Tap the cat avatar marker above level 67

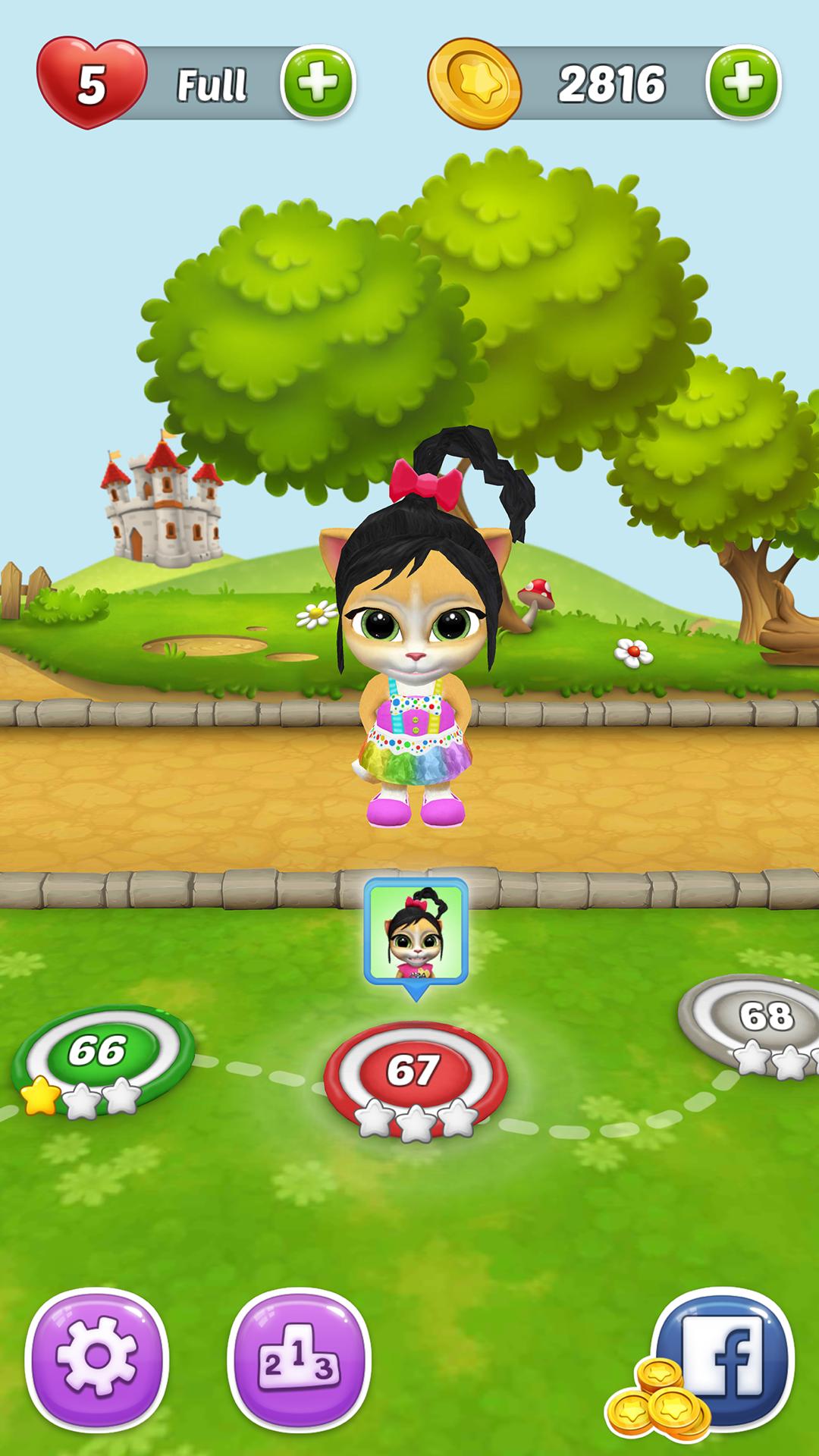pyautogui.click(x=416, y=934)
